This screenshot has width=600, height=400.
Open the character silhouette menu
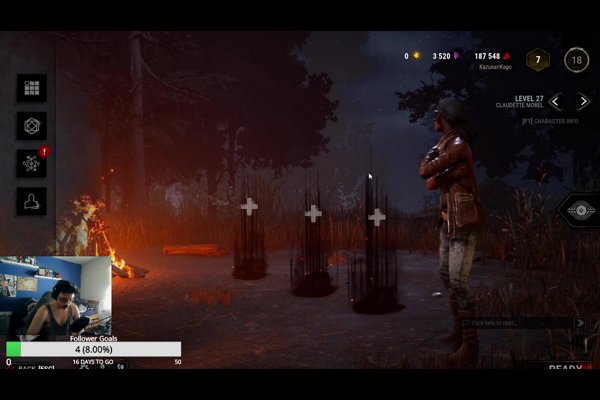pos(31,201)
